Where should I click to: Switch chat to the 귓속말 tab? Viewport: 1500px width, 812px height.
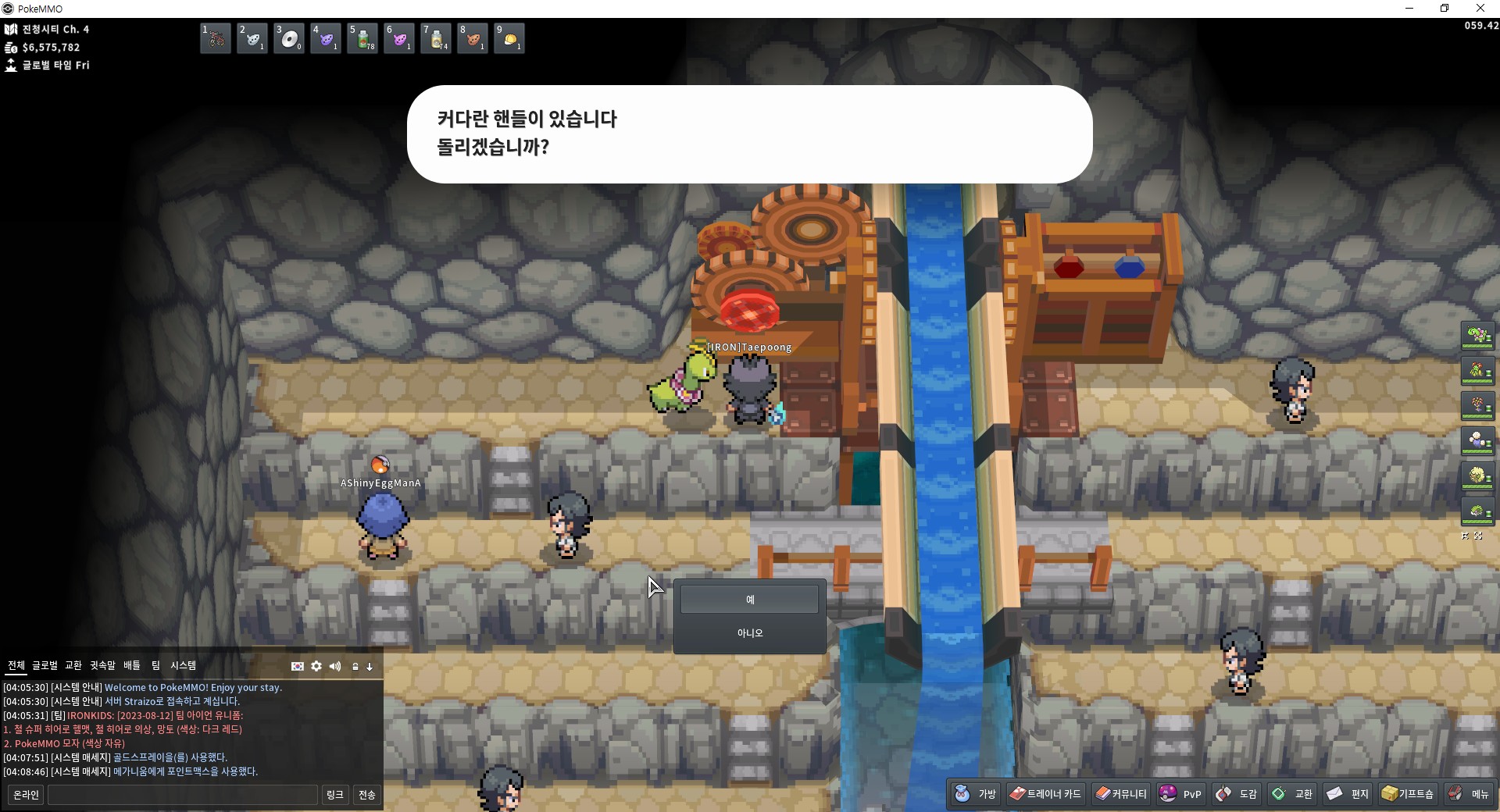[x=102, y=665]
